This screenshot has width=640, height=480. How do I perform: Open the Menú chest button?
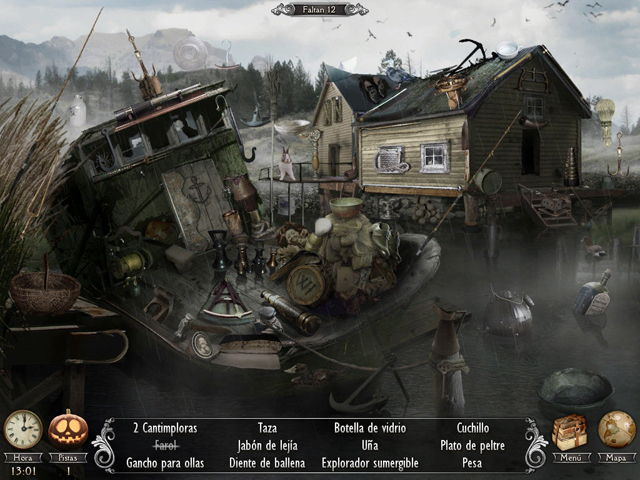(569, 433)
